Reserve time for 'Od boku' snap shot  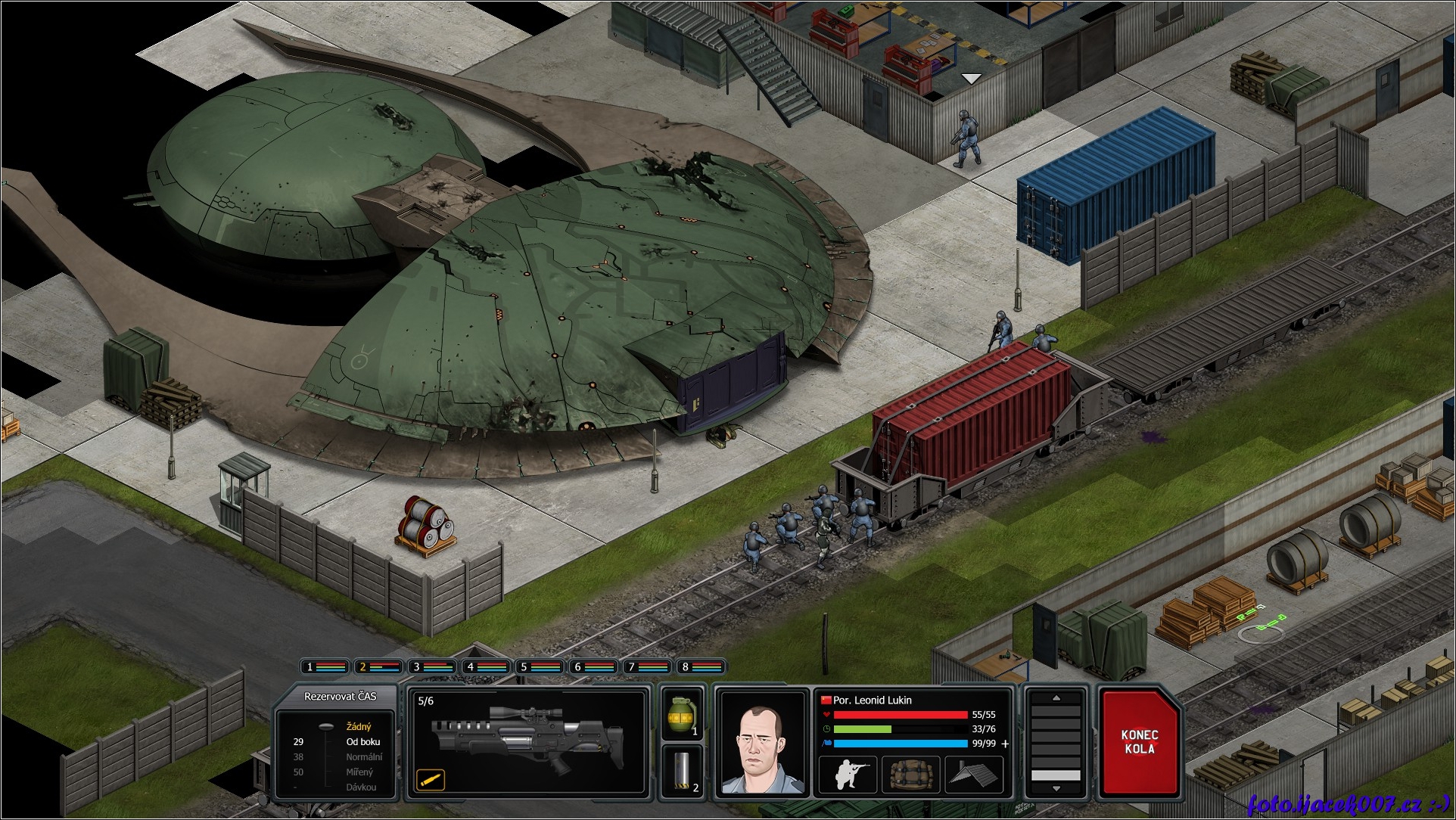(x=362, y=742)
